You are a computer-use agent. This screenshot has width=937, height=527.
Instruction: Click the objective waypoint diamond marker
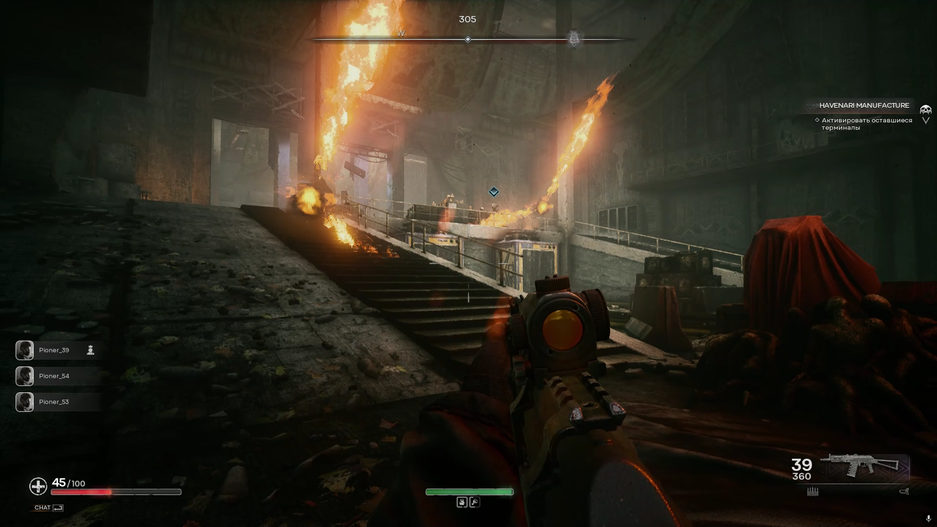click(x=494, y=192)
